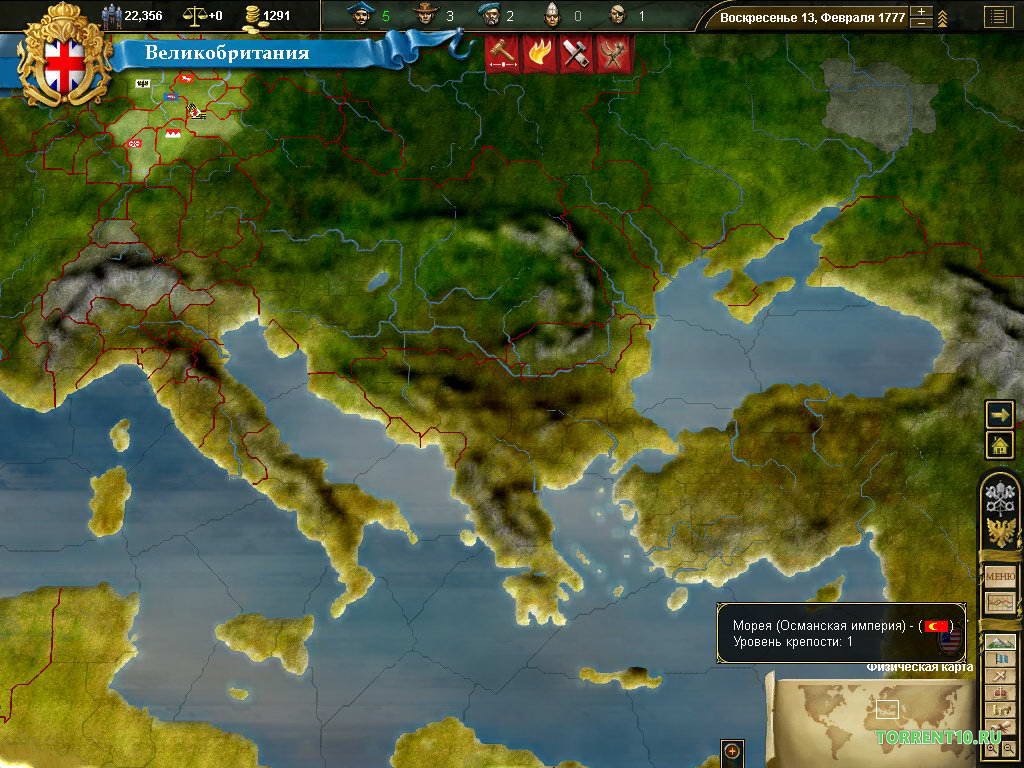
Task: Open the Papal crossed keys icon
Action: (999, 497)
